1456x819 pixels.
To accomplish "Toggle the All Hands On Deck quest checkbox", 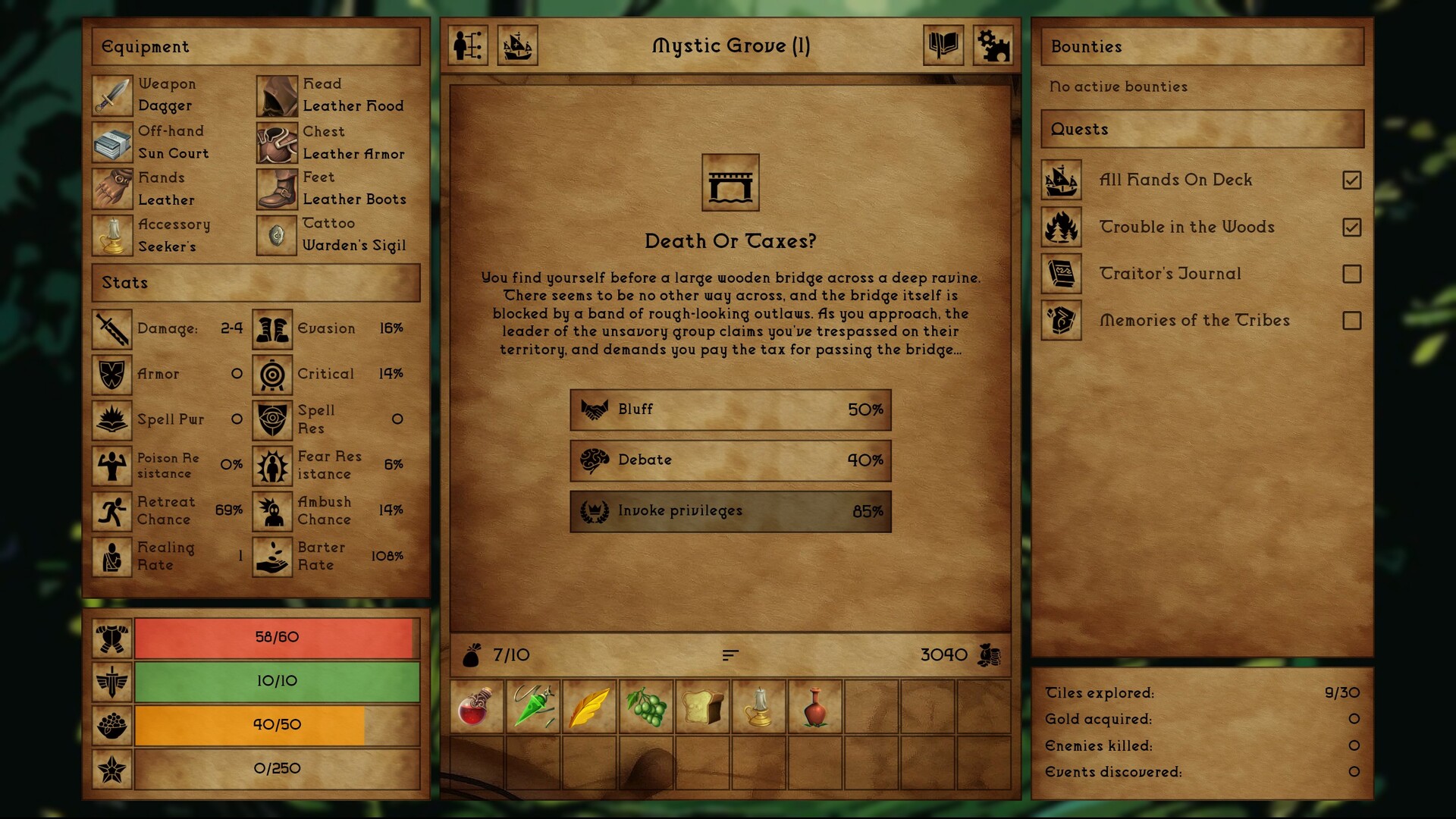I will point(1353,180).
